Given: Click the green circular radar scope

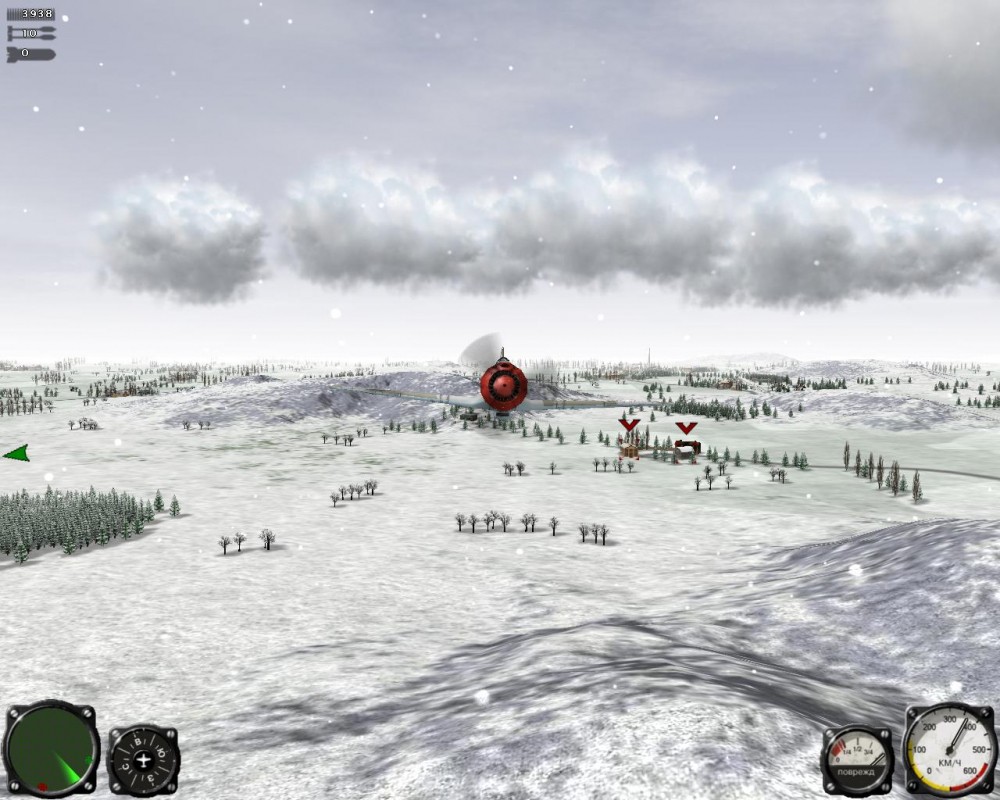Looking at the screenshot, I should (51, 749).
